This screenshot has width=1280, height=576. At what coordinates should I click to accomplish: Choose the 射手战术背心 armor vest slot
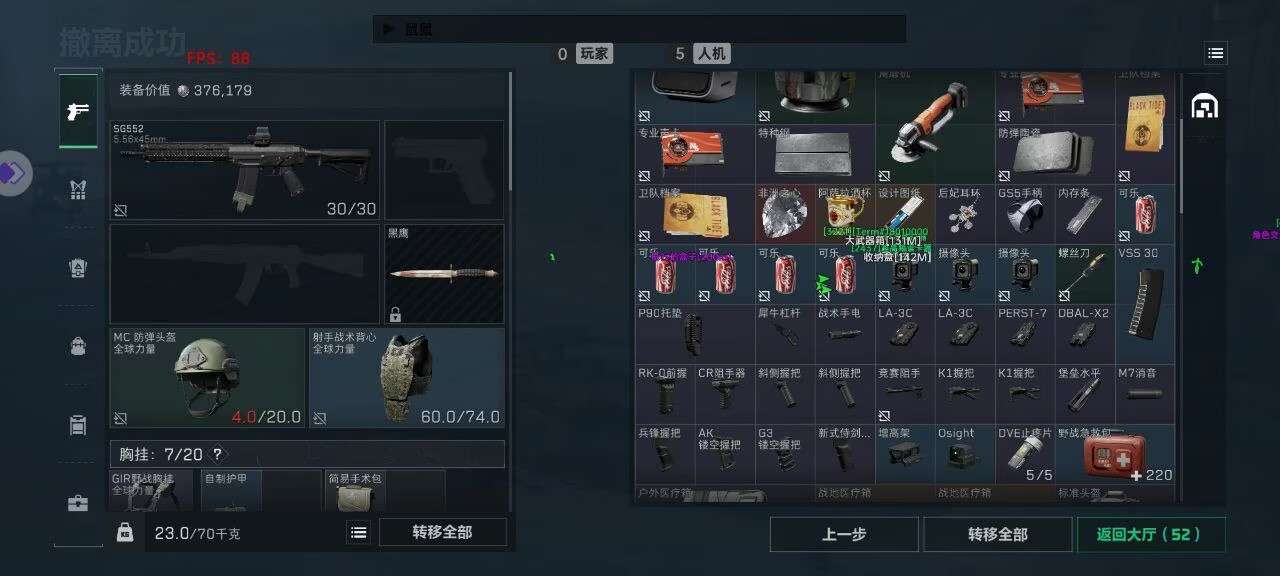point(405,377)
